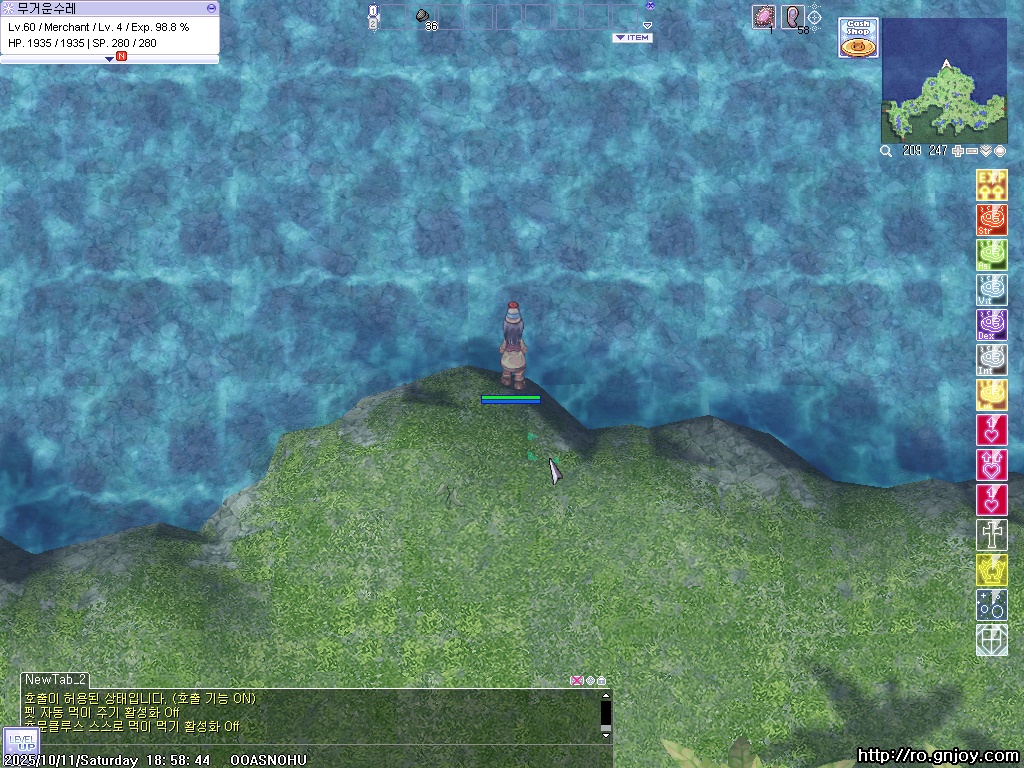Zoom out the minimap with minus button
1024x768 pixels.
click(x=972, y=151)
